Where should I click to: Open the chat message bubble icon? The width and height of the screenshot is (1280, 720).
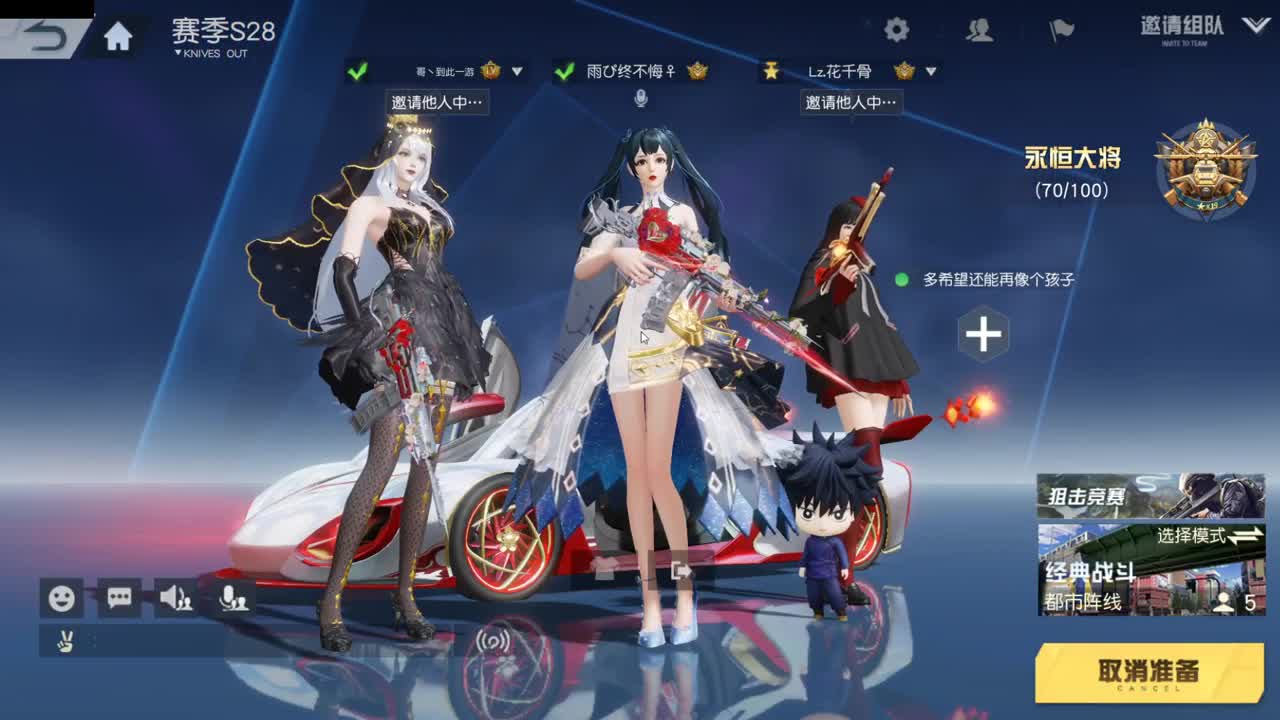[x=119, y=597]
